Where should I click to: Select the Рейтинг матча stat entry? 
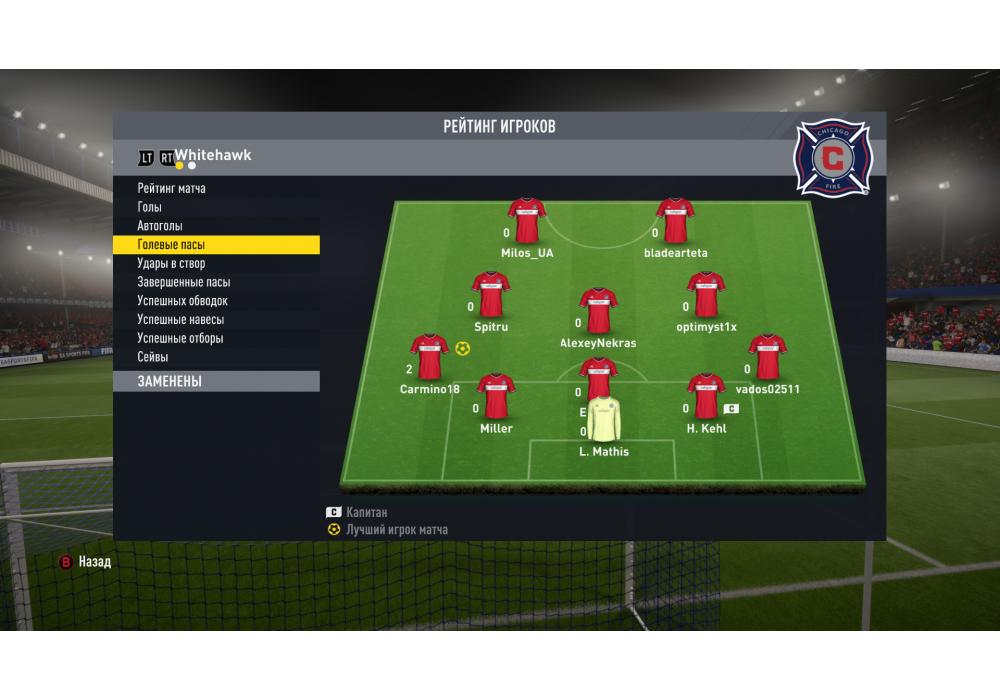point(172,188)
